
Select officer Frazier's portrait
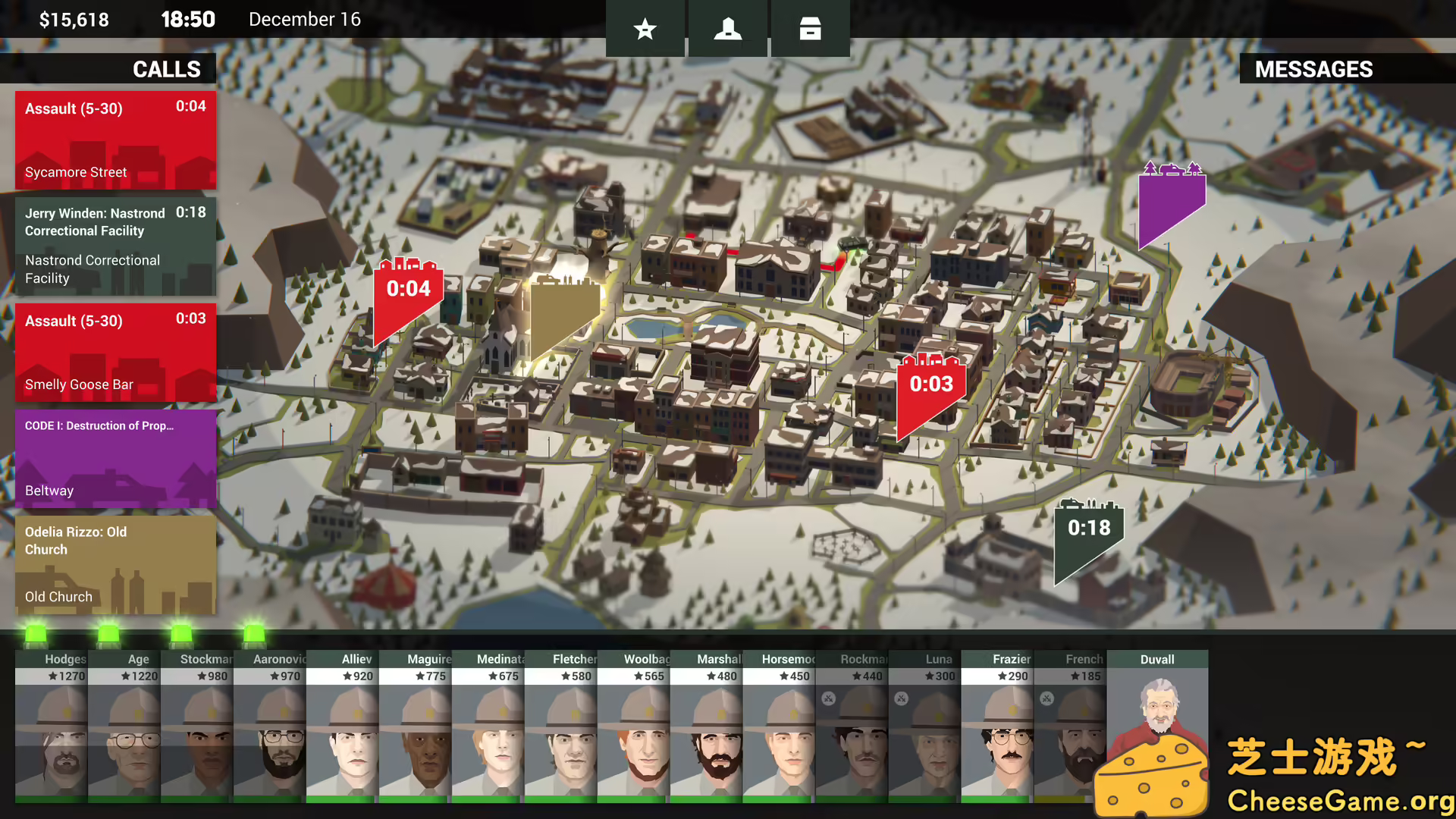click(x=997, y=726)
